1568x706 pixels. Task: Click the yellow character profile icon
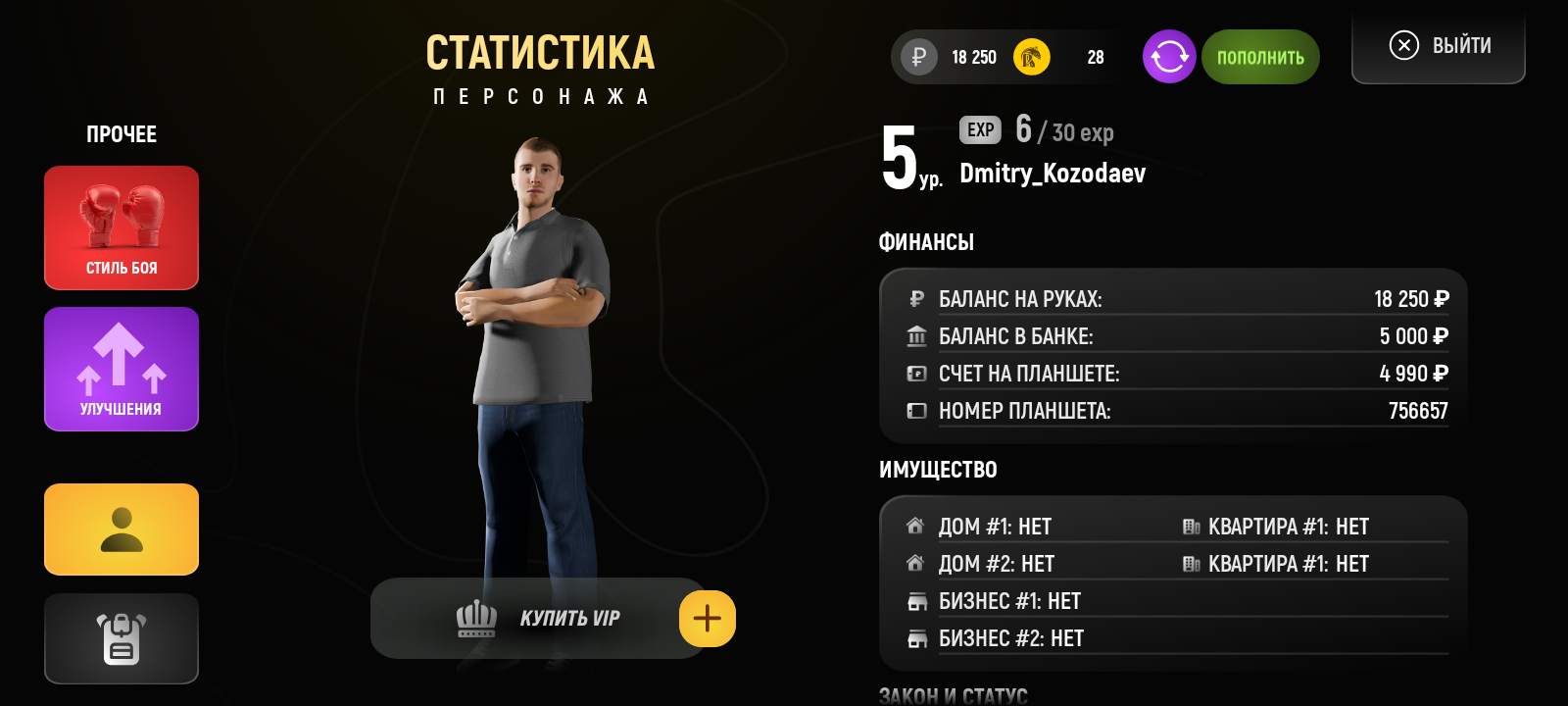click(x=121, y=529)
